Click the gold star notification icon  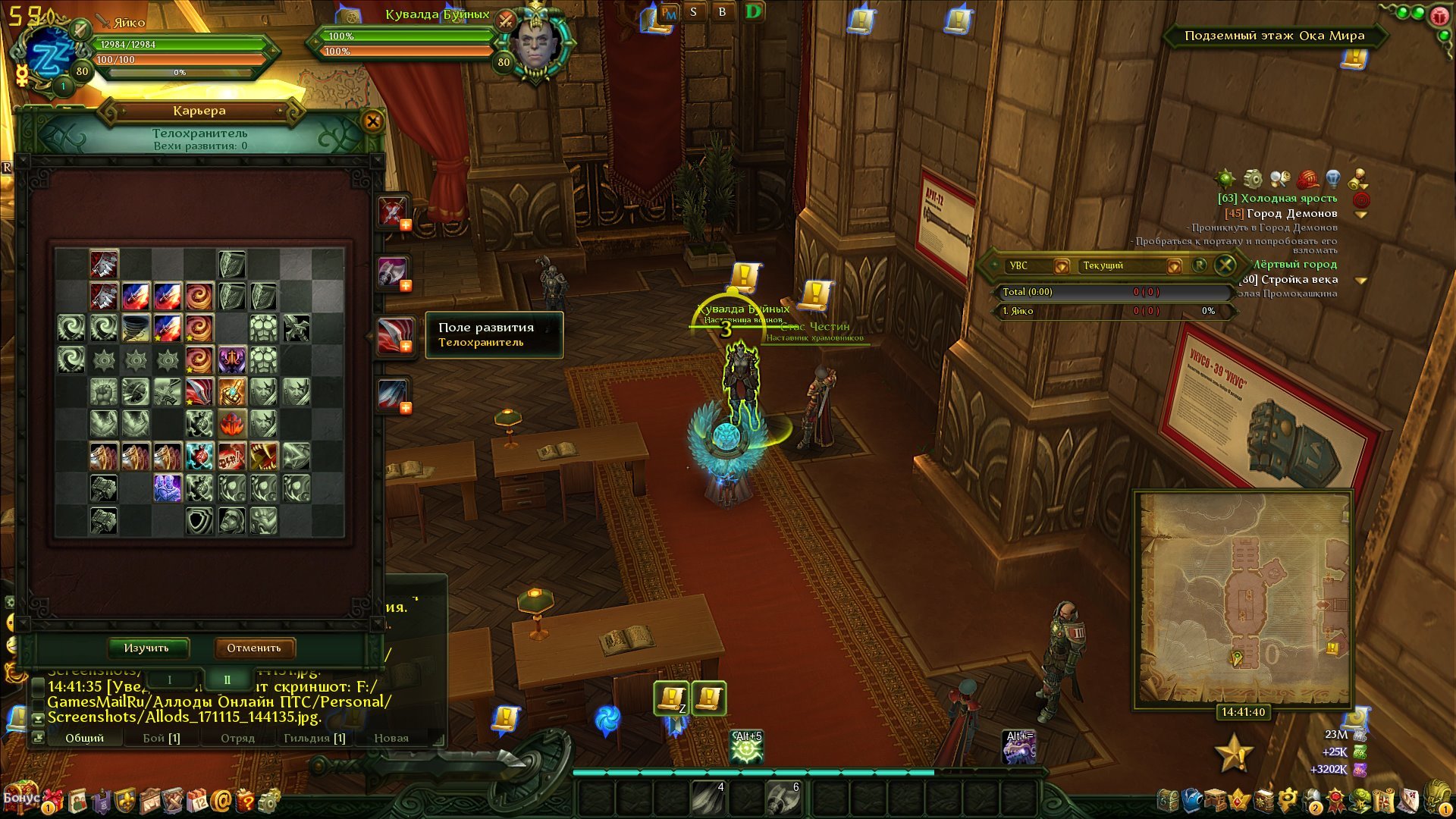pyautogui.click(x=1234, y=752)
